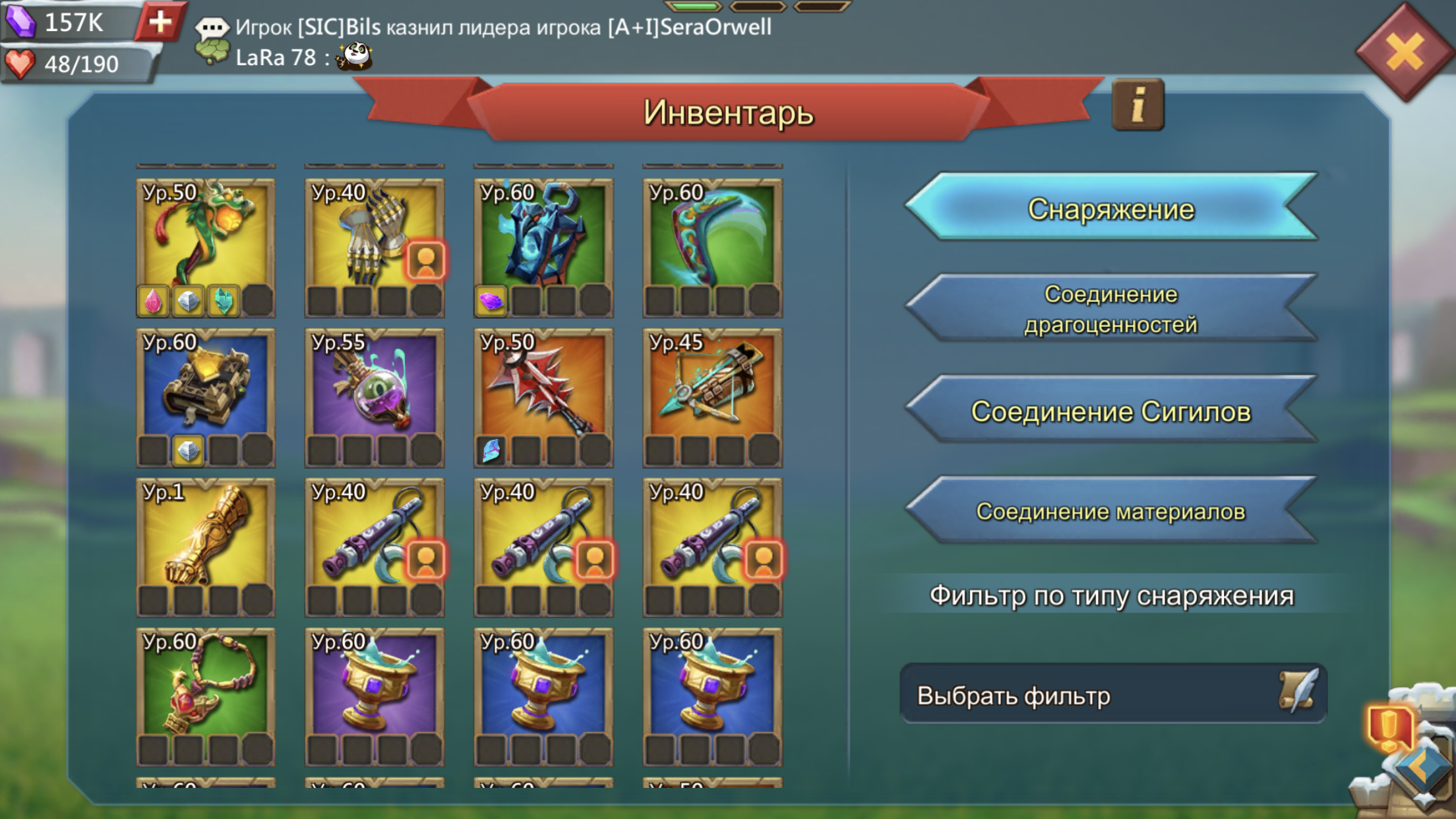Select the level 50 dragon staff
Viewport: 1456px width, 819px height.
pyautogui.click(x=206, y=237)
